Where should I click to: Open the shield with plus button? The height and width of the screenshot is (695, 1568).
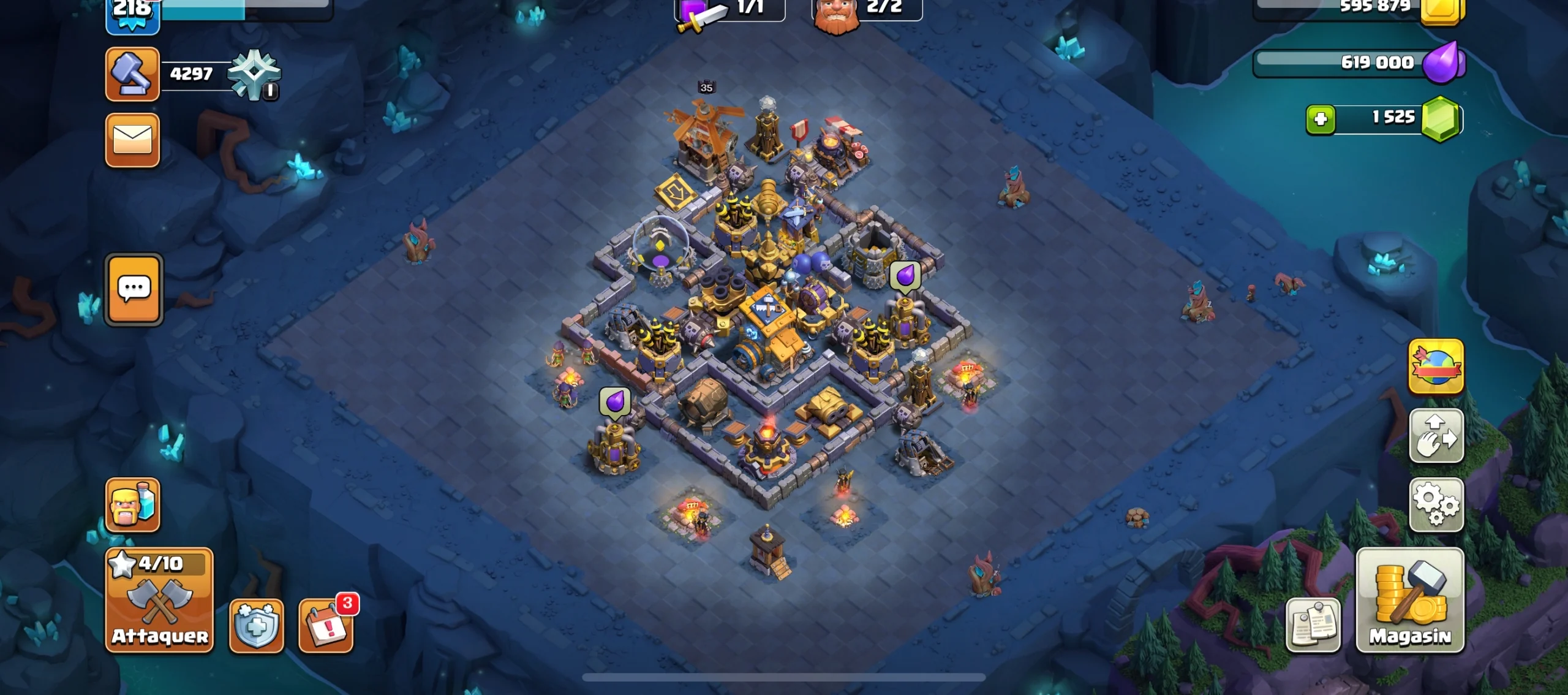pos(256,625)
